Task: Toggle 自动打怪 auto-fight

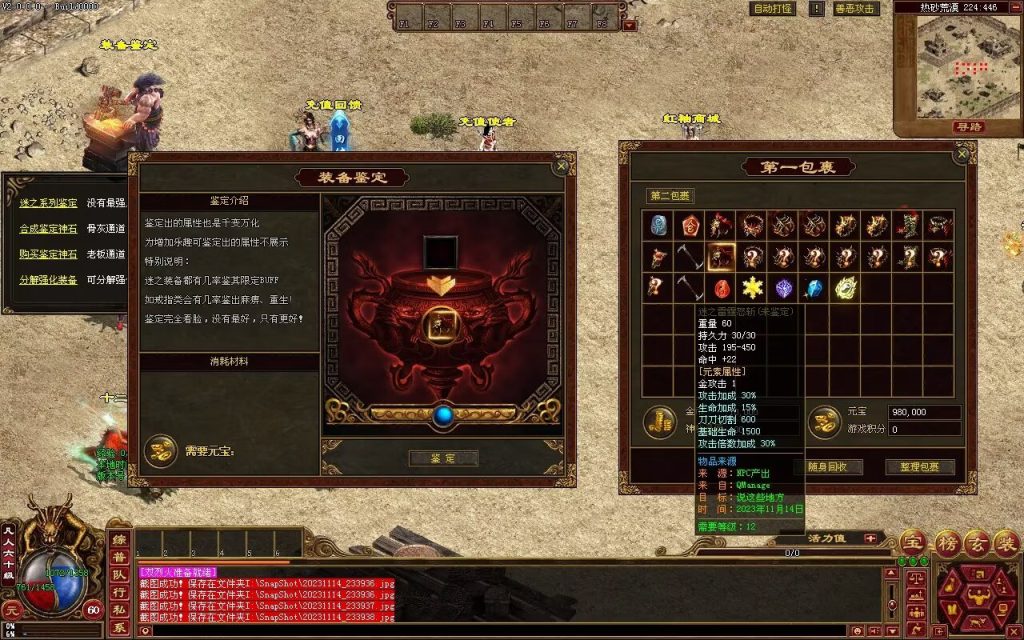Action: (773, 9)
